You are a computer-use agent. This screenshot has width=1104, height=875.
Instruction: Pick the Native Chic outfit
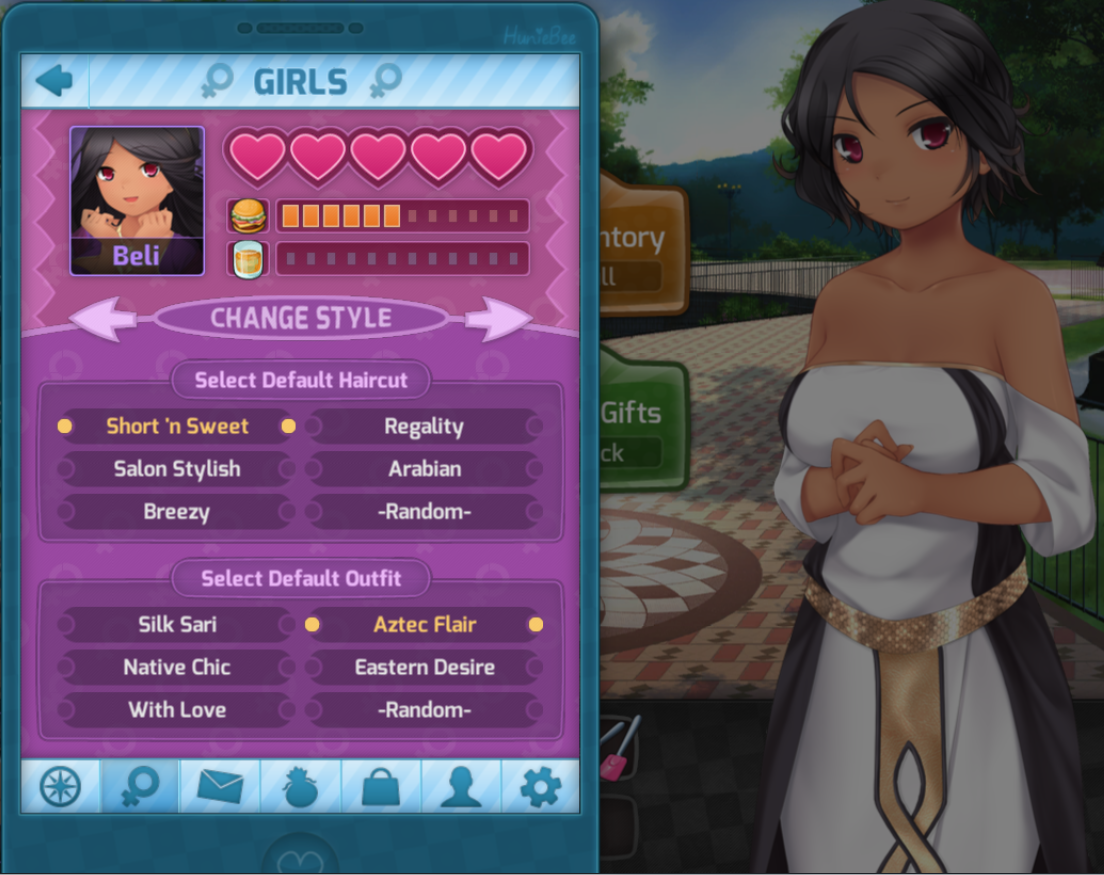[x=177, y=667]
